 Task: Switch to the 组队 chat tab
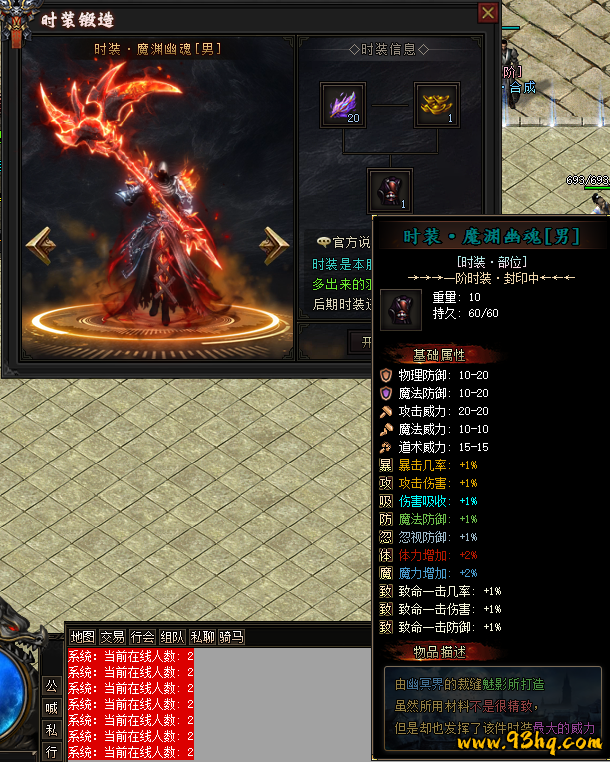pos(172,637)
